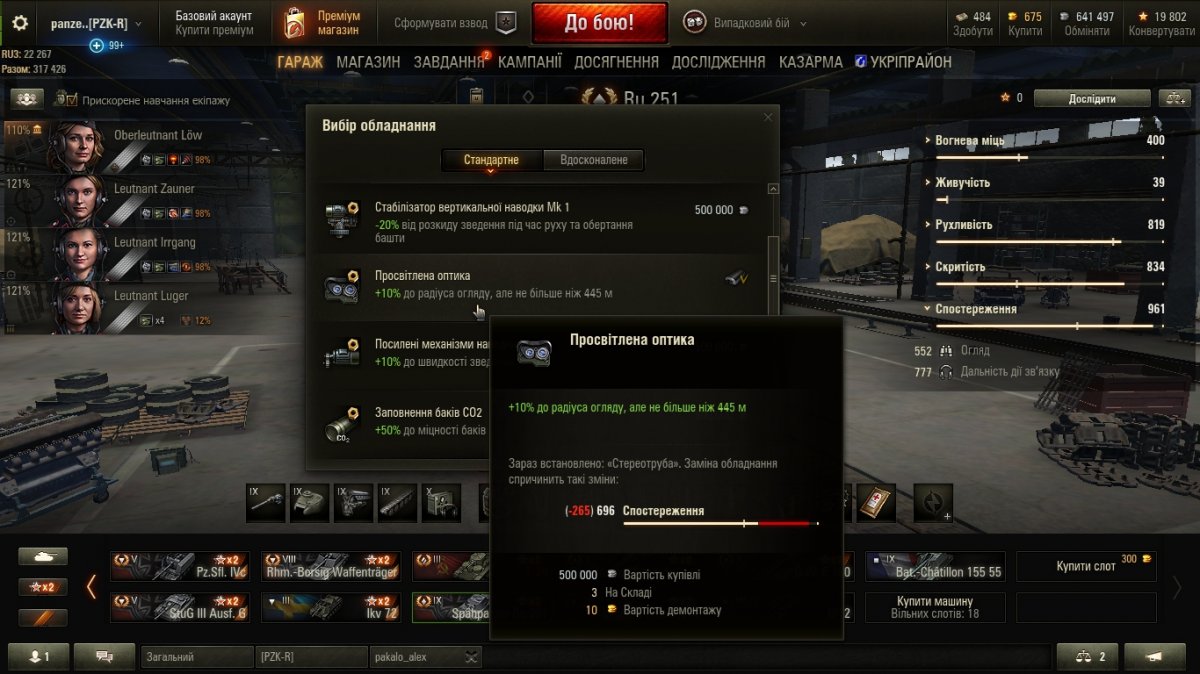The width and height of the screenshot is (1200, 674).
Task: Open the ДОСЛІДЖЕННЯ research tab
Action: point(718,62)
